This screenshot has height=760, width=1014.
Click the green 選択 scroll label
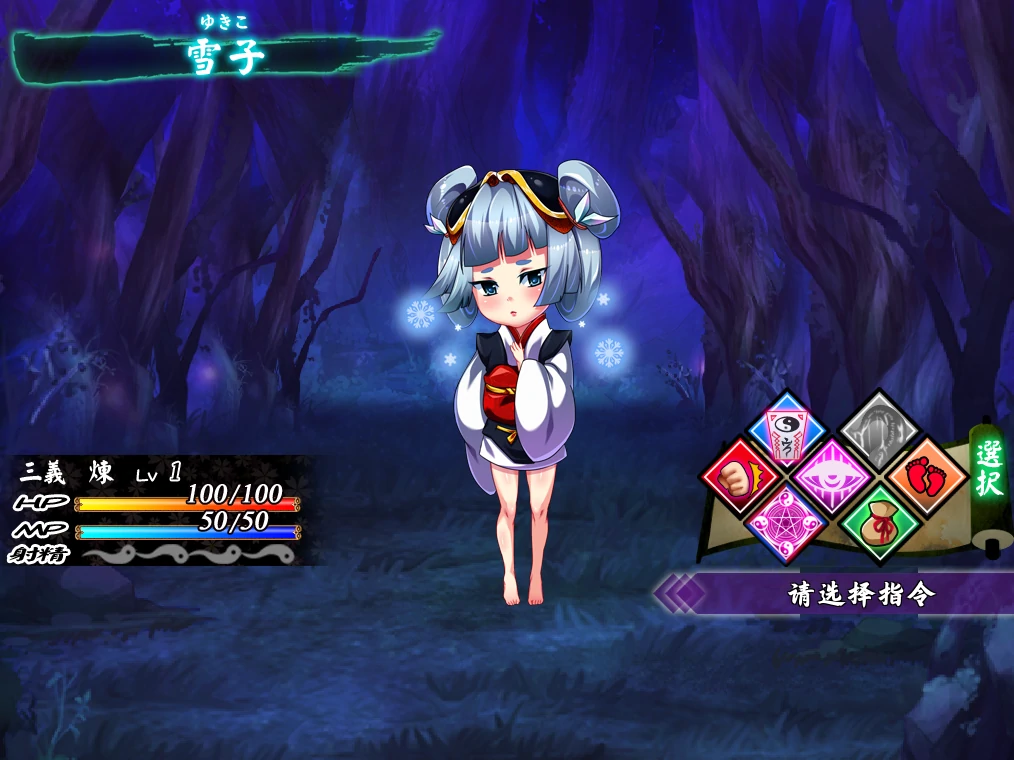pyautogui.click(x=989, y=468)
